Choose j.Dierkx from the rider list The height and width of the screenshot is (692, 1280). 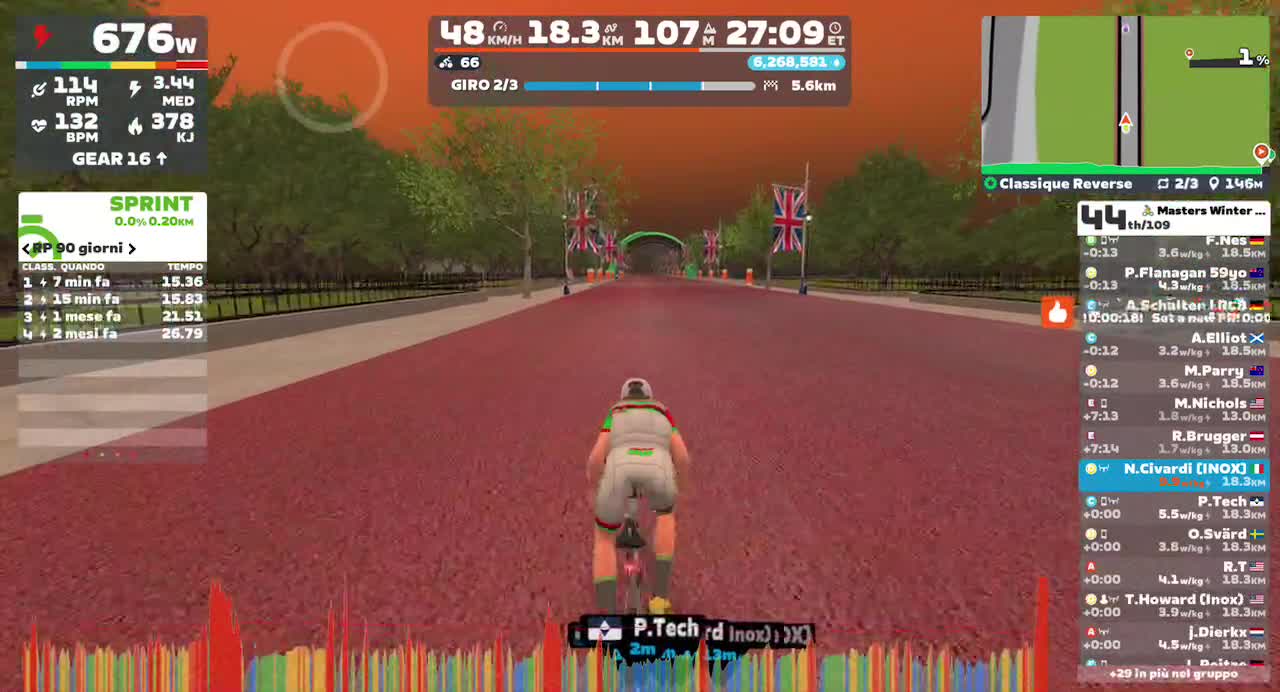coord(1172,638)
